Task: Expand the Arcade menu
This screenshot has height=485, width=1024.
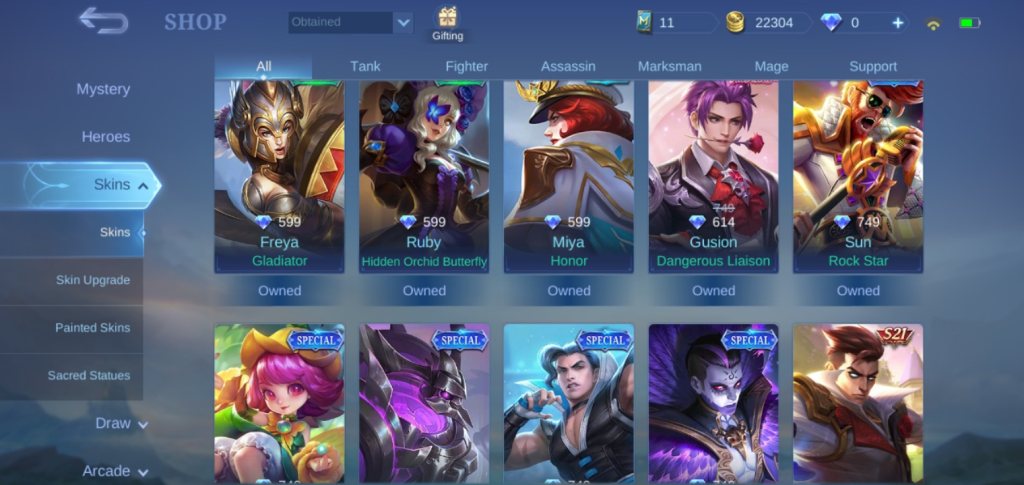Action: tap(114, 471)
